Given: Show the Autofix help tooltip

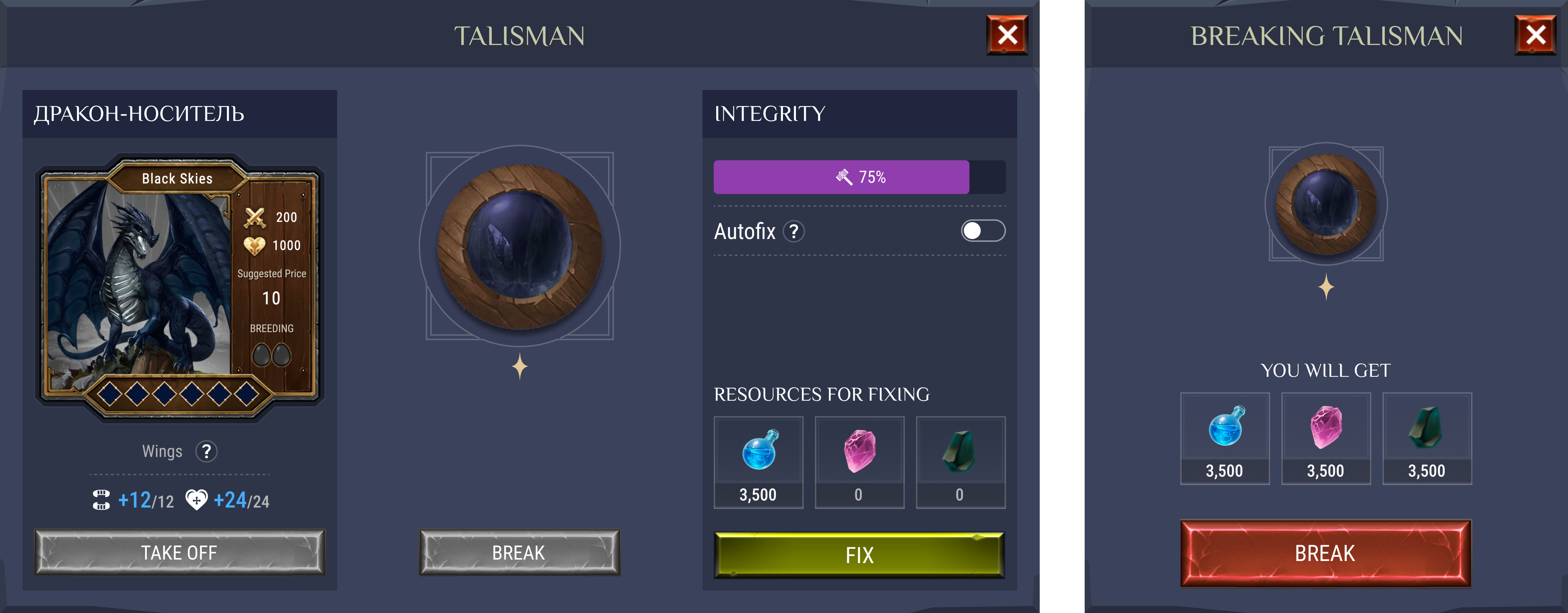Looking at the screenshot, I should tap(794, 232).
